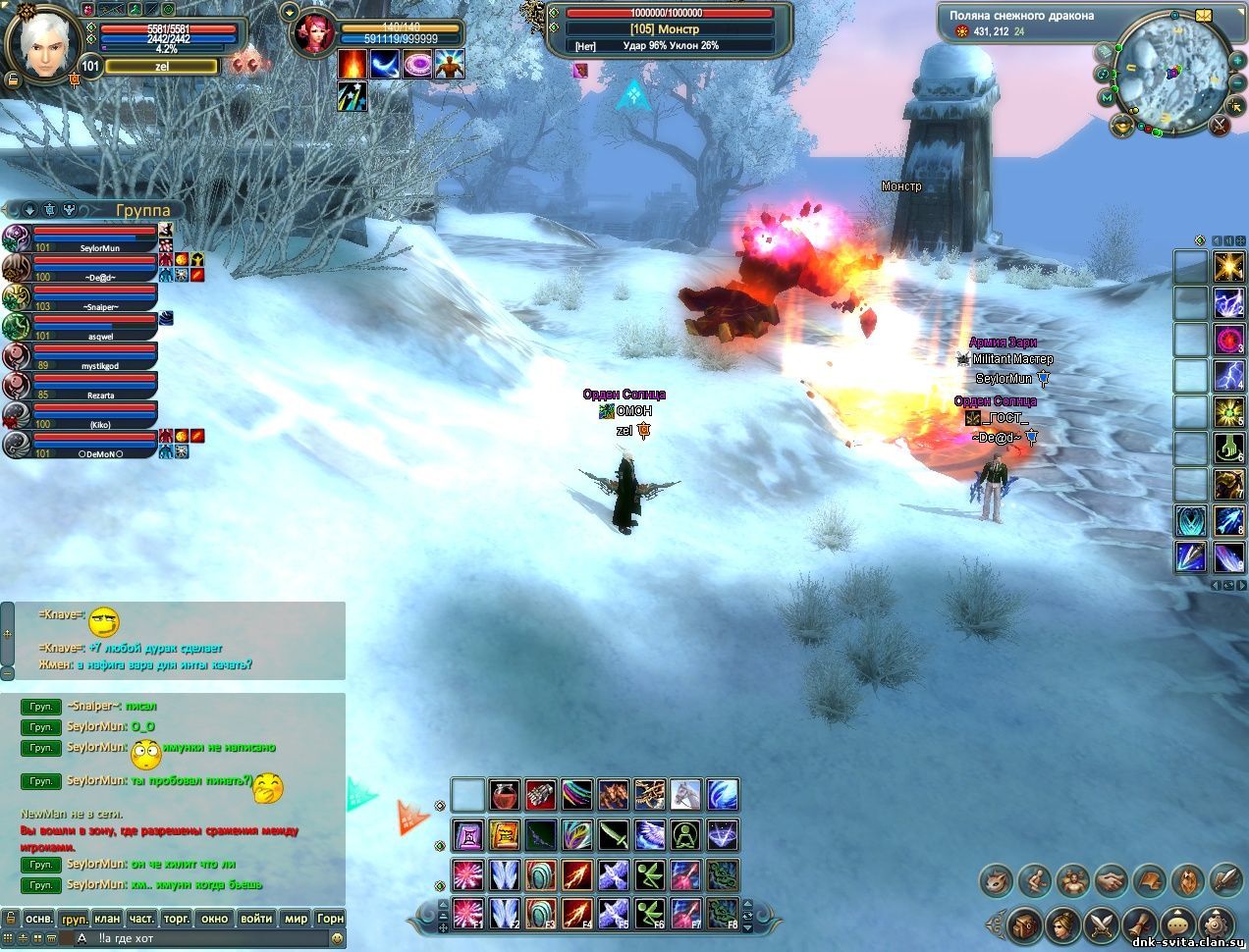Use the red potion hotbar slot
The height and width of the screenshot is (952, 1249).
tap(506, 794)
